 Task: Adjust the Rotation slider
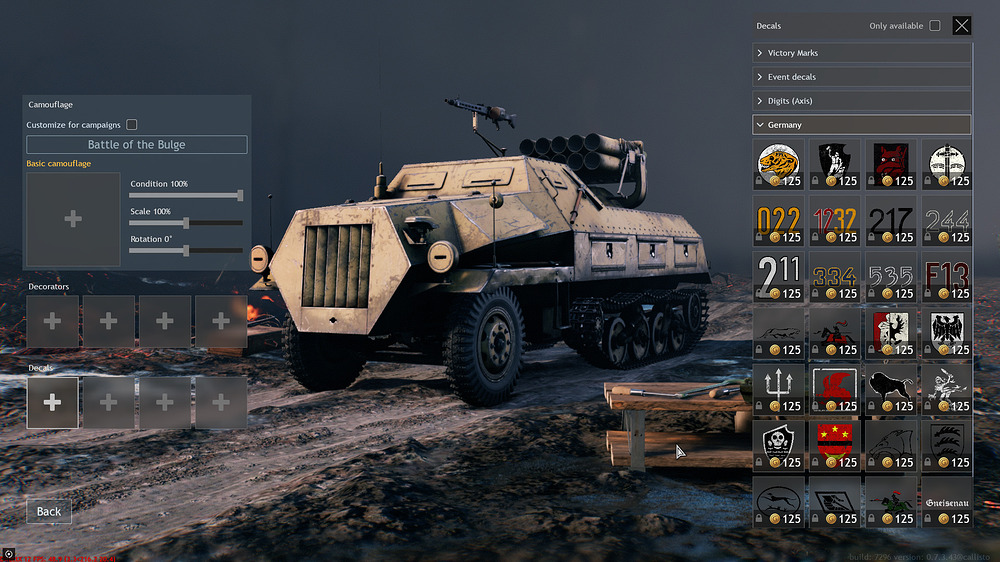pos(186,250)
